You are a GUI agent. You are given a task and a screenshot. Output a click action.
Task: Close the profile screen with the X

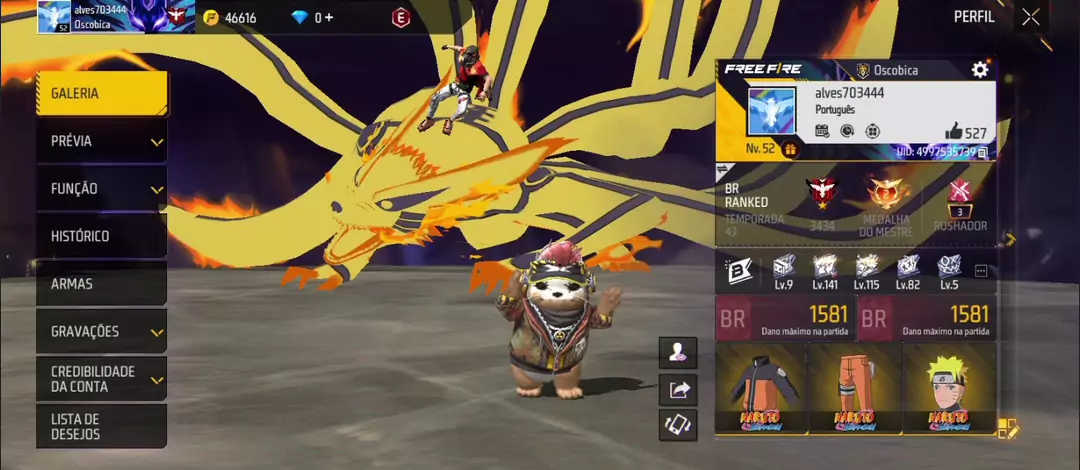1031,17
